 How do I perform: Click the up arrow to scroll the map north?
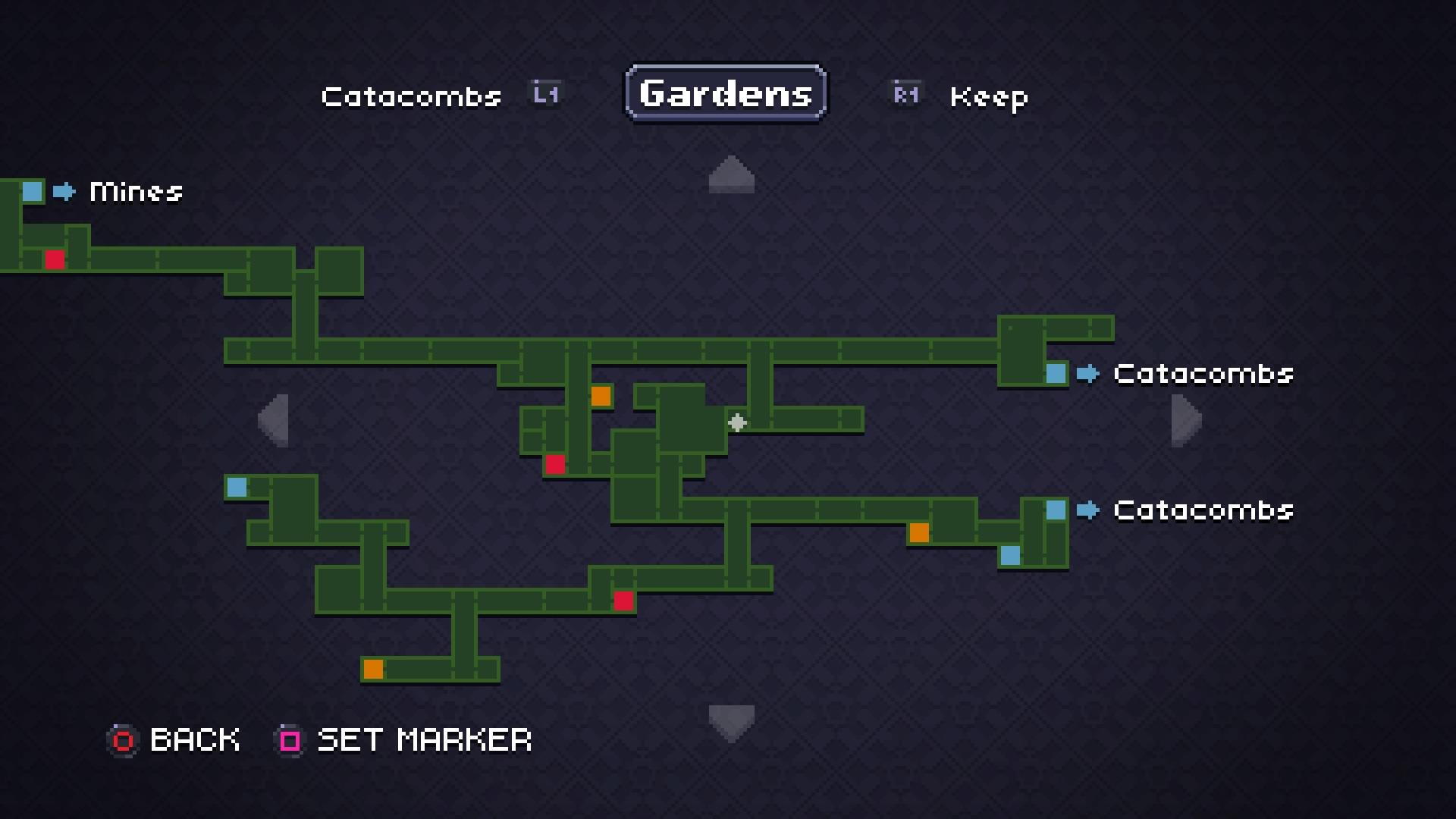(x=730, y=173)
